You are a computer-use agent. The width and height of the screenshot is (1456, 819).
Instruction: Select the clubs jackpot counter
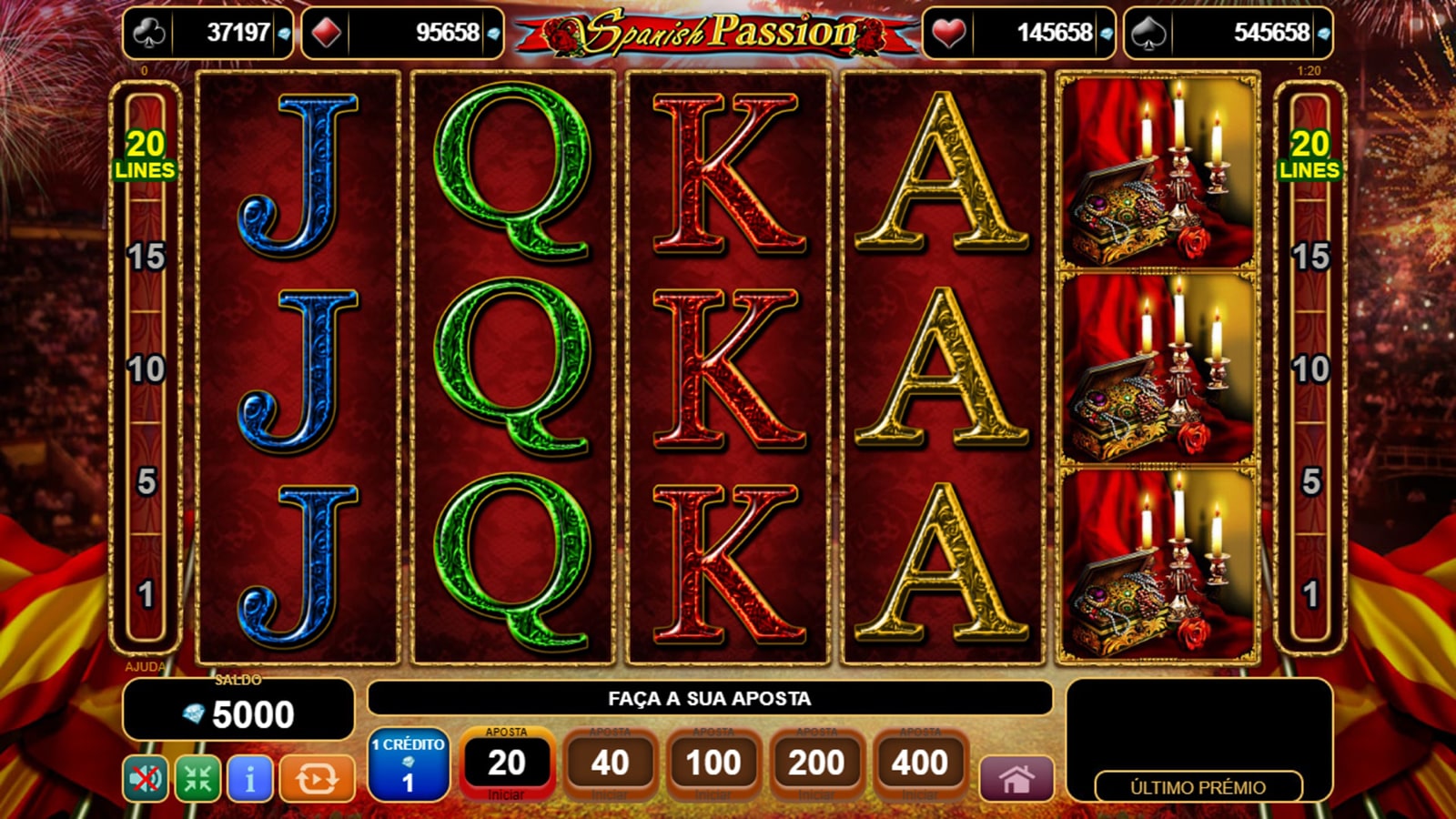coord(208,33)
